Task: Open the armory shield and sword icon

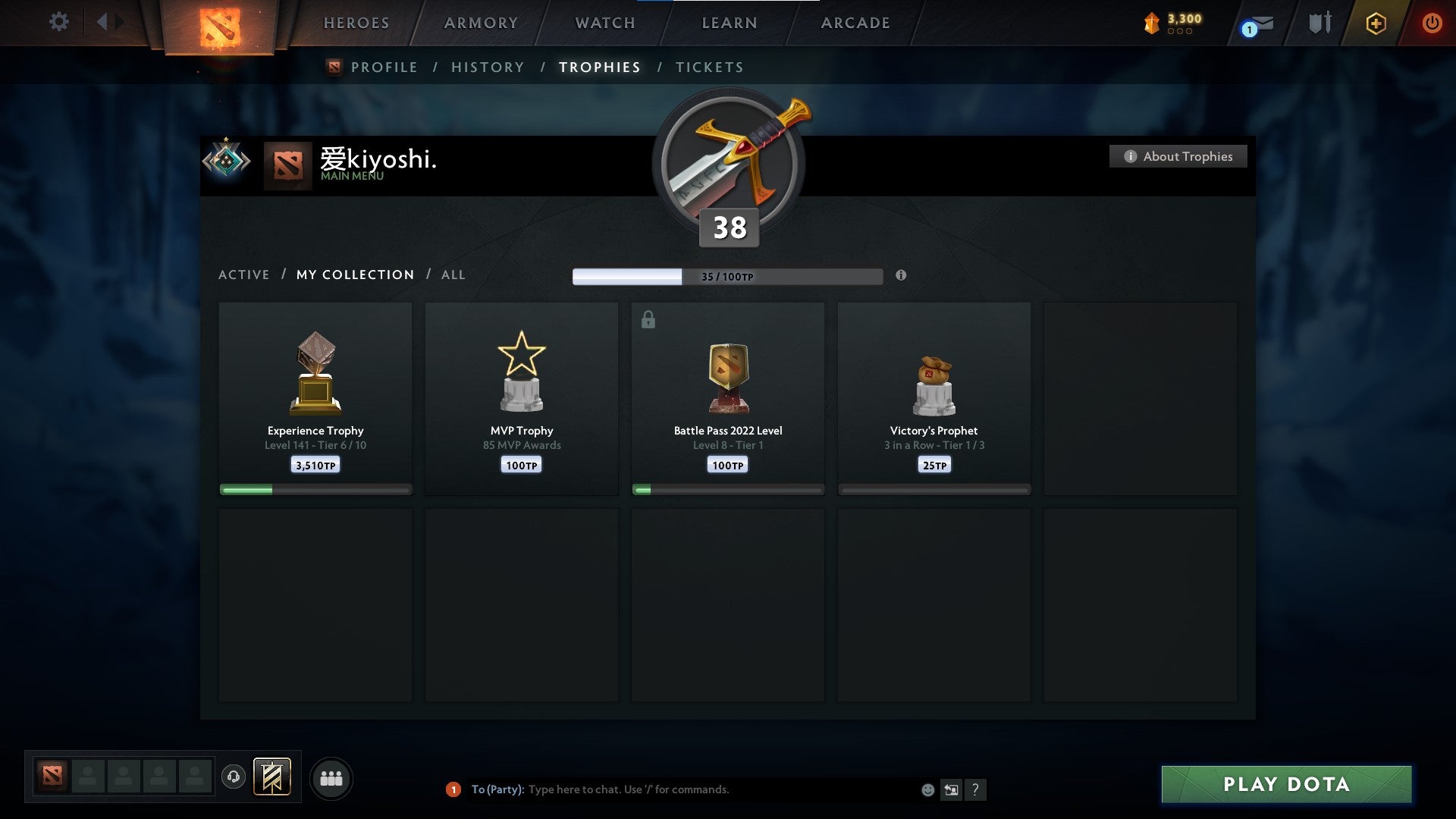Action: pyautogui.click(x=1319, y=23)
